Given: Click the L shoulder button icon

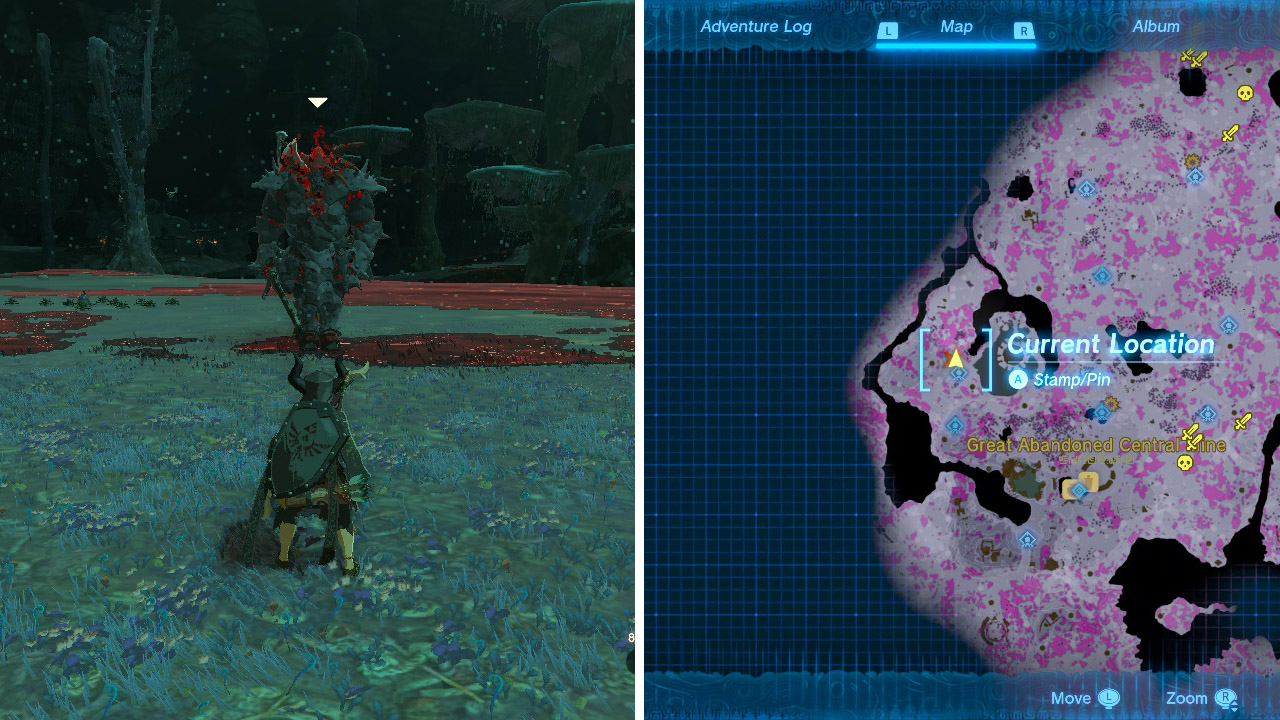Looking at the screenshot, I should (890, 32).
